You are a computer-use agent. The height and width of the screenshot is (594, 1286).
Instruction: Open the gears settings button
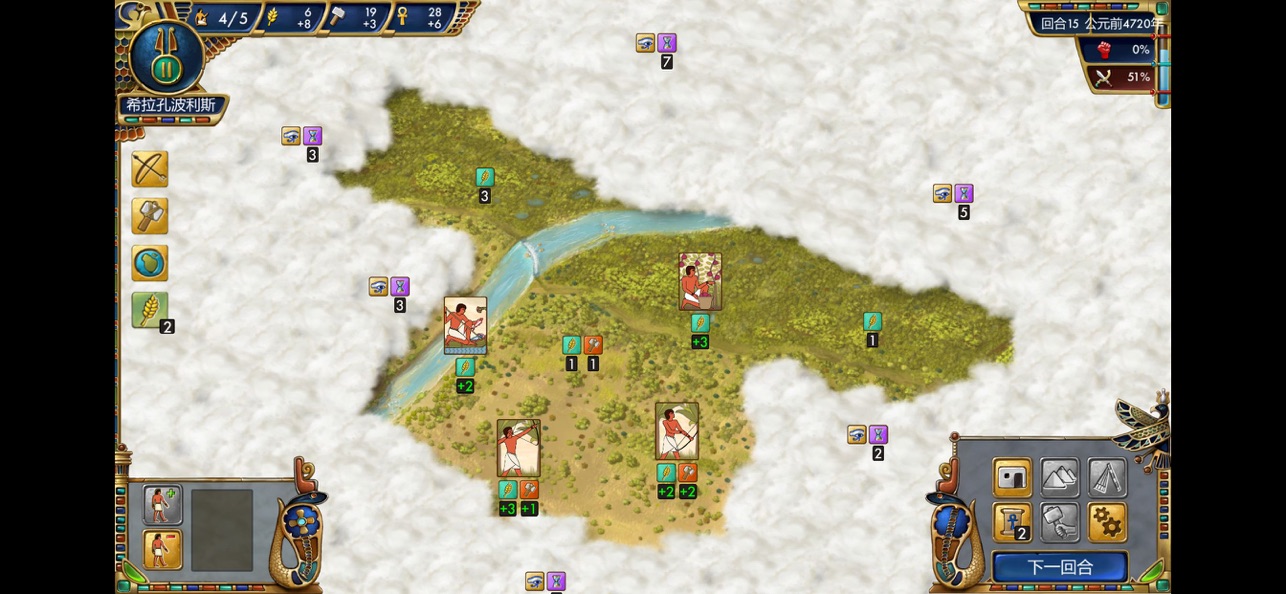[x=1107, y=522]
